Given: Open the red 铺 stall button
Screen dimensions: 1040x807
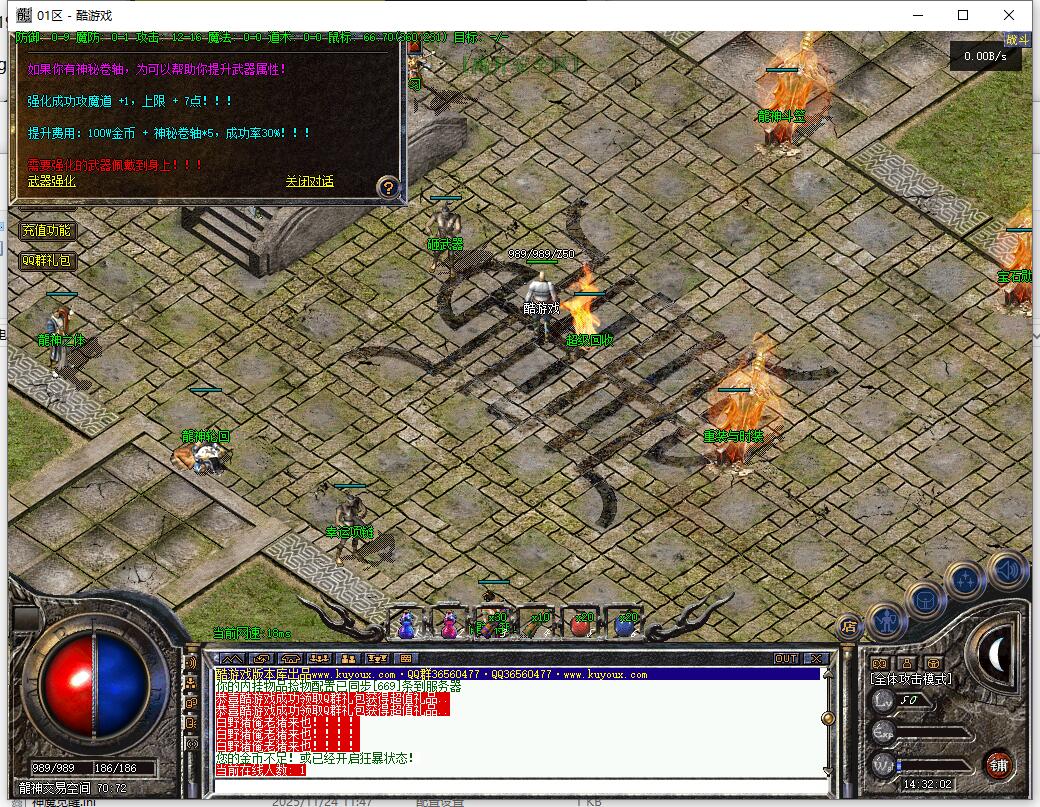Looking at the screenshot, I should point(997,766).
